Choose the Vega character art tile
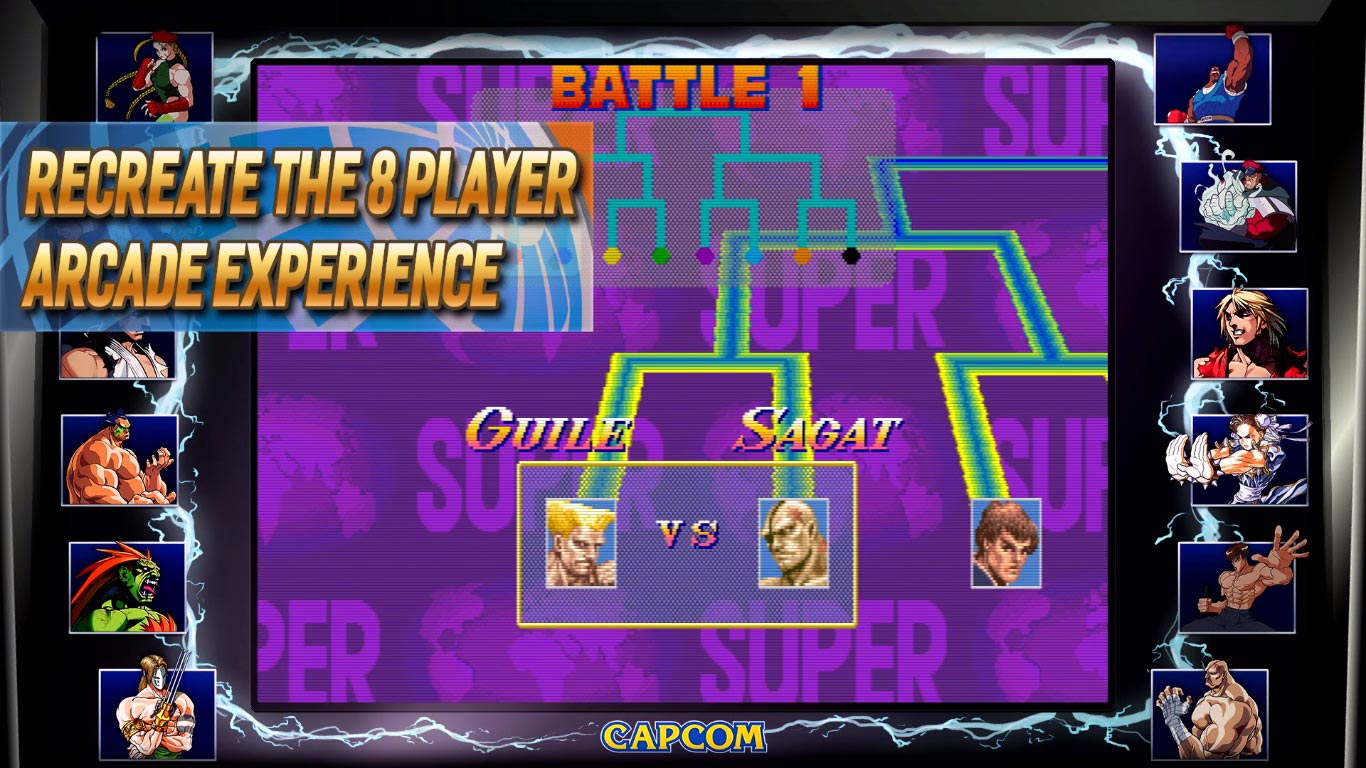The height and width of the screenshot is (768, 1366). (x=157, y=714)
